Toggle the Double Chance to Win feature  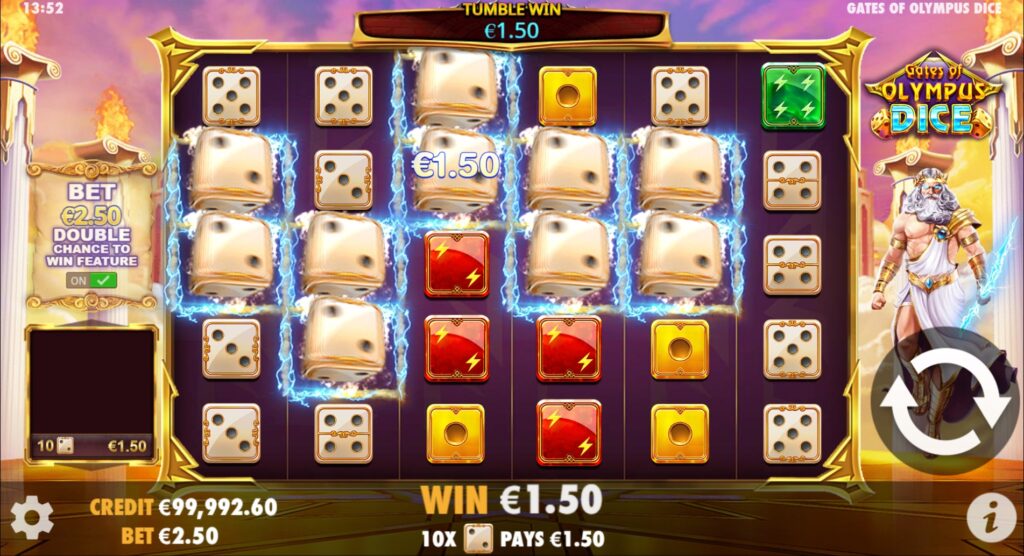(91, 281)
